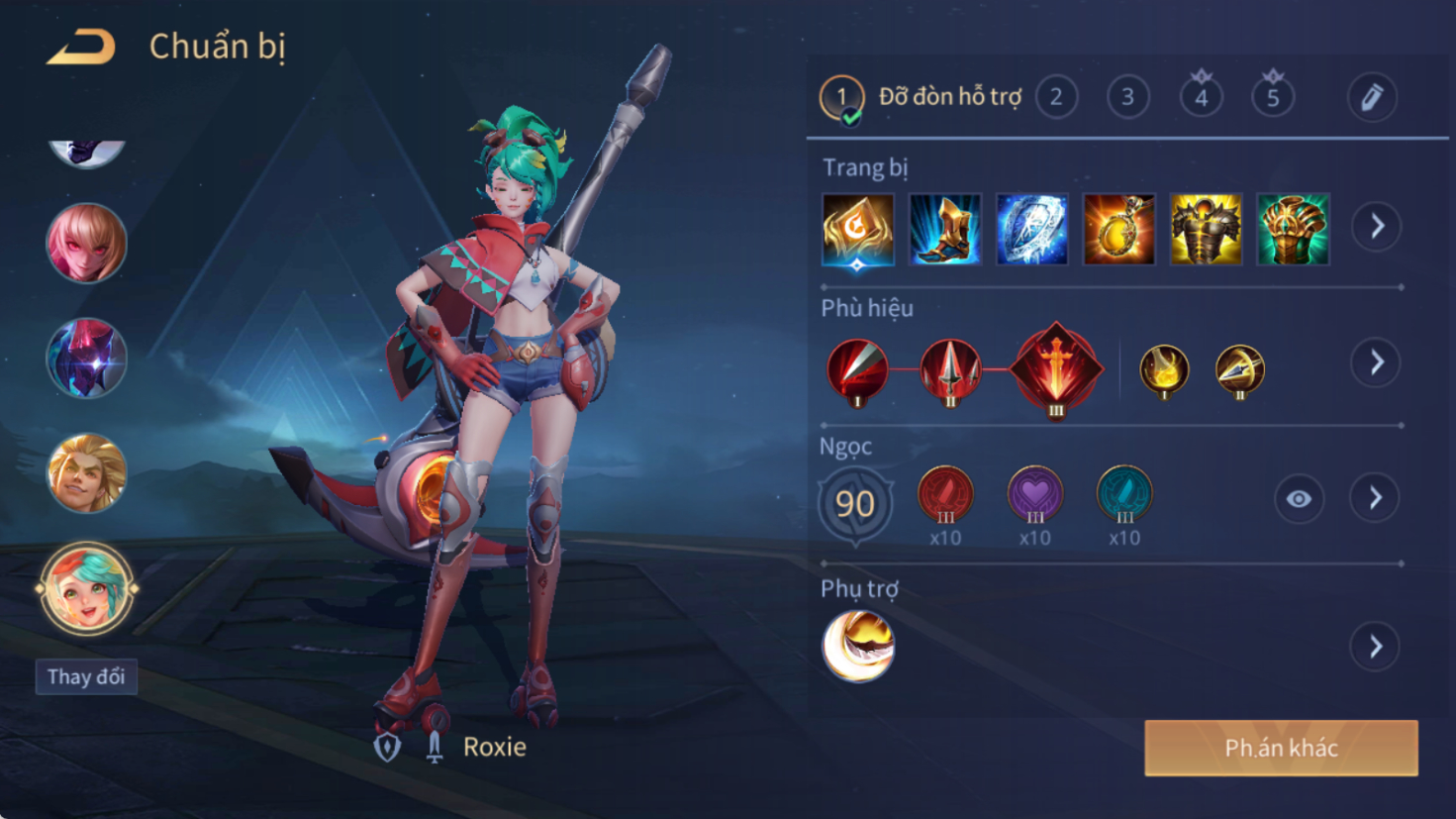Pick the blonde male hero portrait

86,473
